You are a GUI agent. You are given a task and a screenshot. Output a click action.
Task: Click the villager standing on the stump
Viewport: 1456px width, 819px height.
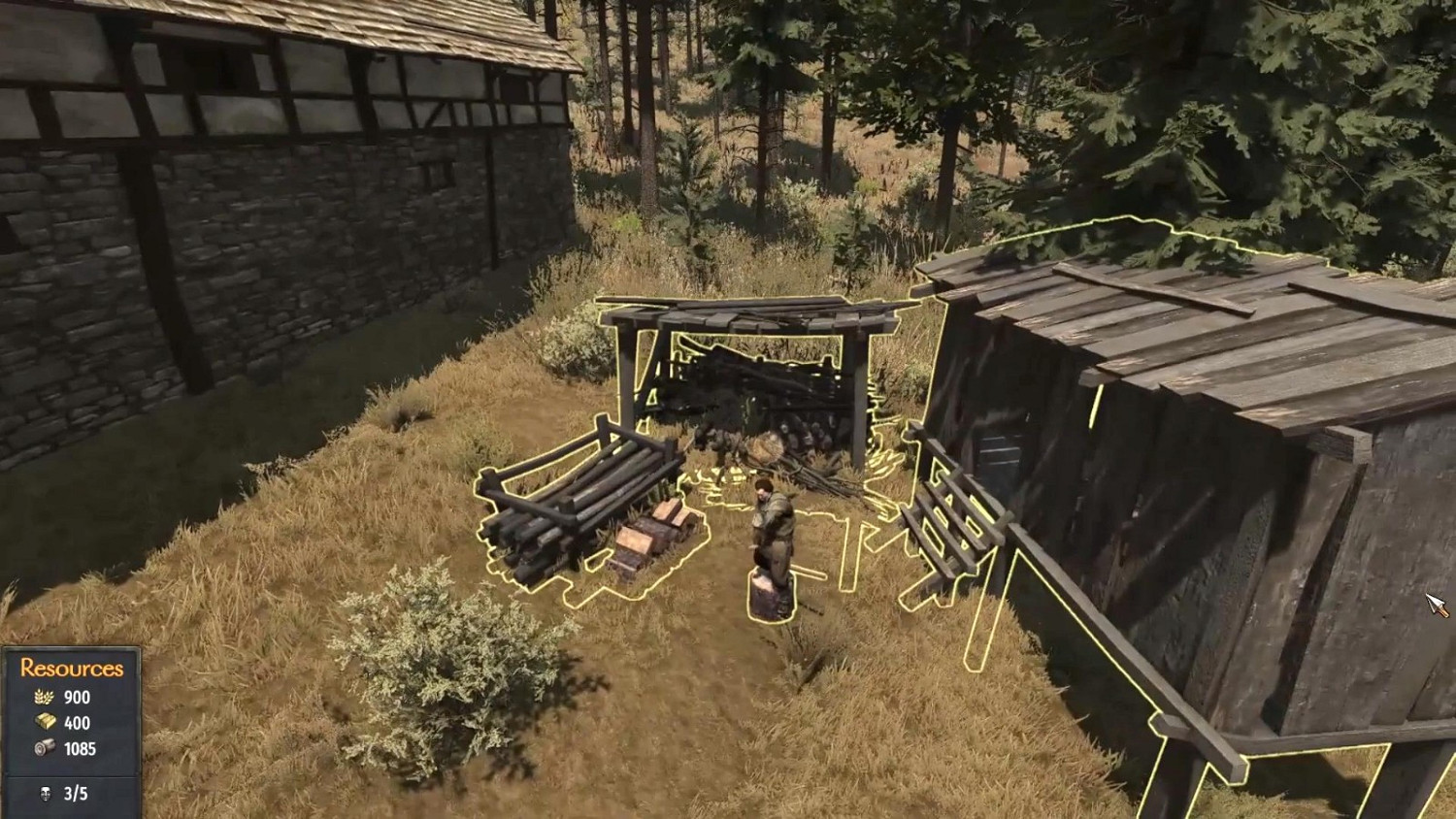[772, 524]
